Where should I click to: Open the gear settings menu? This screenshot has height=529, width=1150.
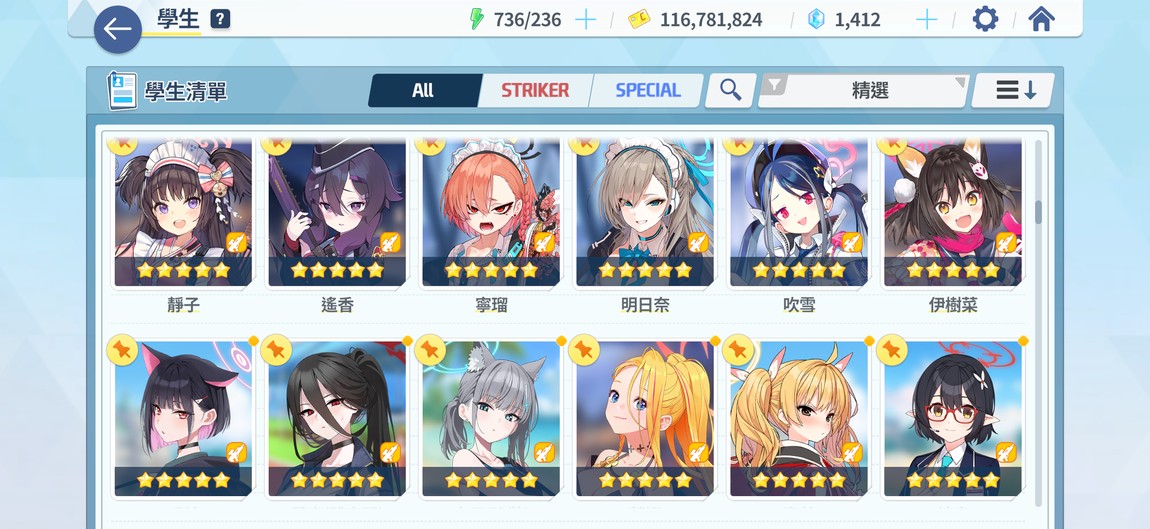[985, 20]
